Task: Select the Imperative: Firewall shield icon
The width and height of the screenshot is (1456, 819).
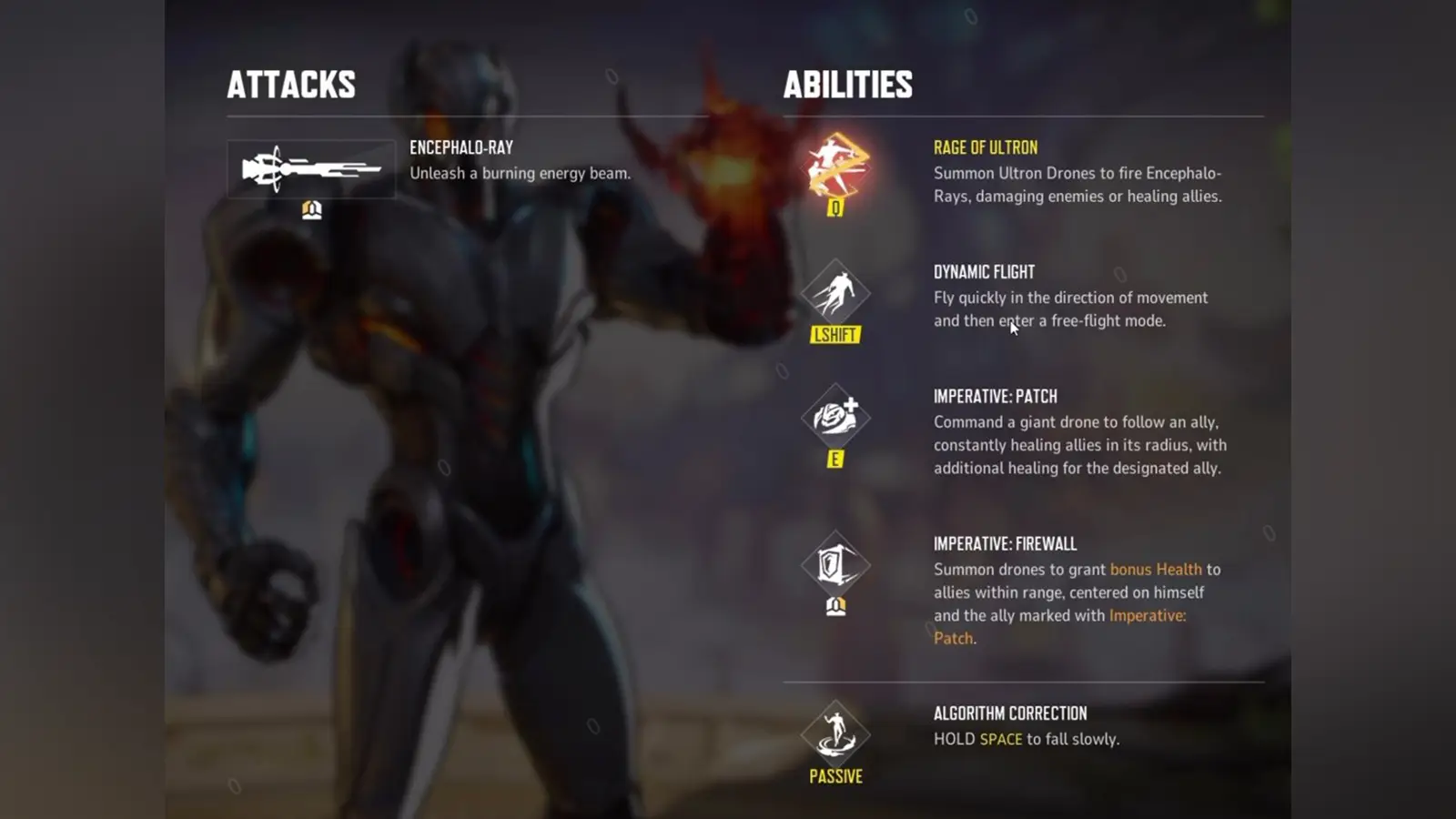Action: coord(834,566)
